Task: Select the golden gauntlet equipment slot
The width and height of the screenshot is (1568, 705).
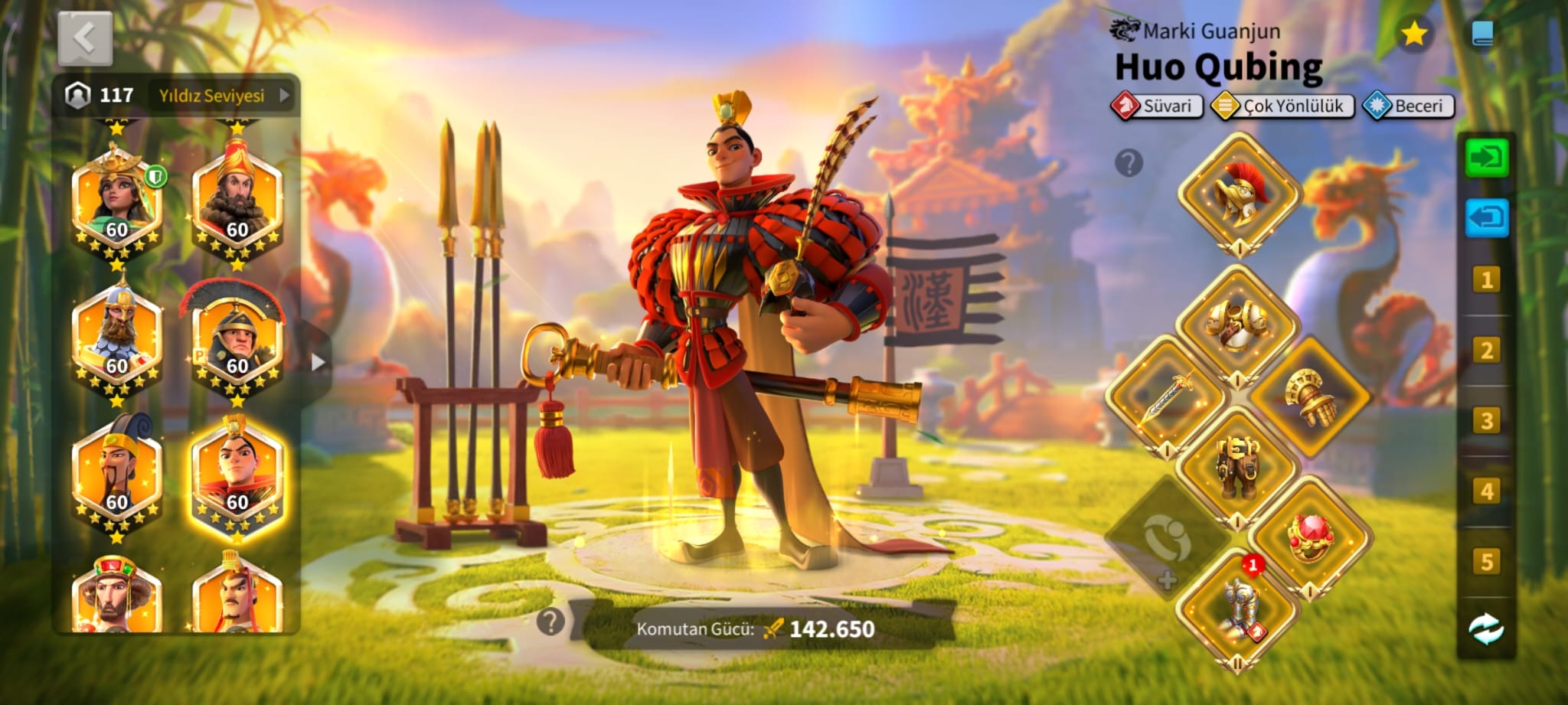Action: point(1308,397)
